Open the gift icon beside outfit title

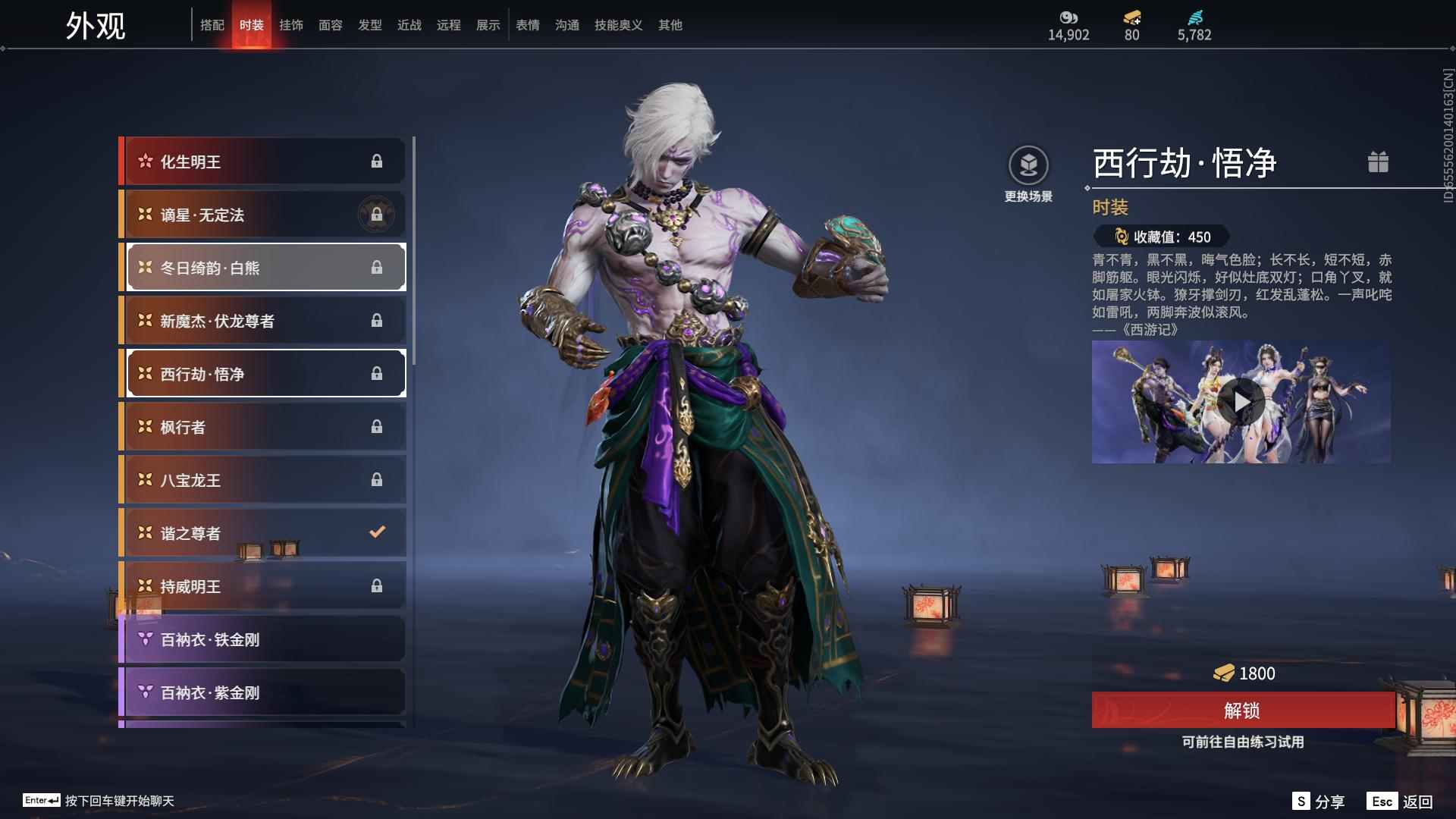click(1378, 162)
